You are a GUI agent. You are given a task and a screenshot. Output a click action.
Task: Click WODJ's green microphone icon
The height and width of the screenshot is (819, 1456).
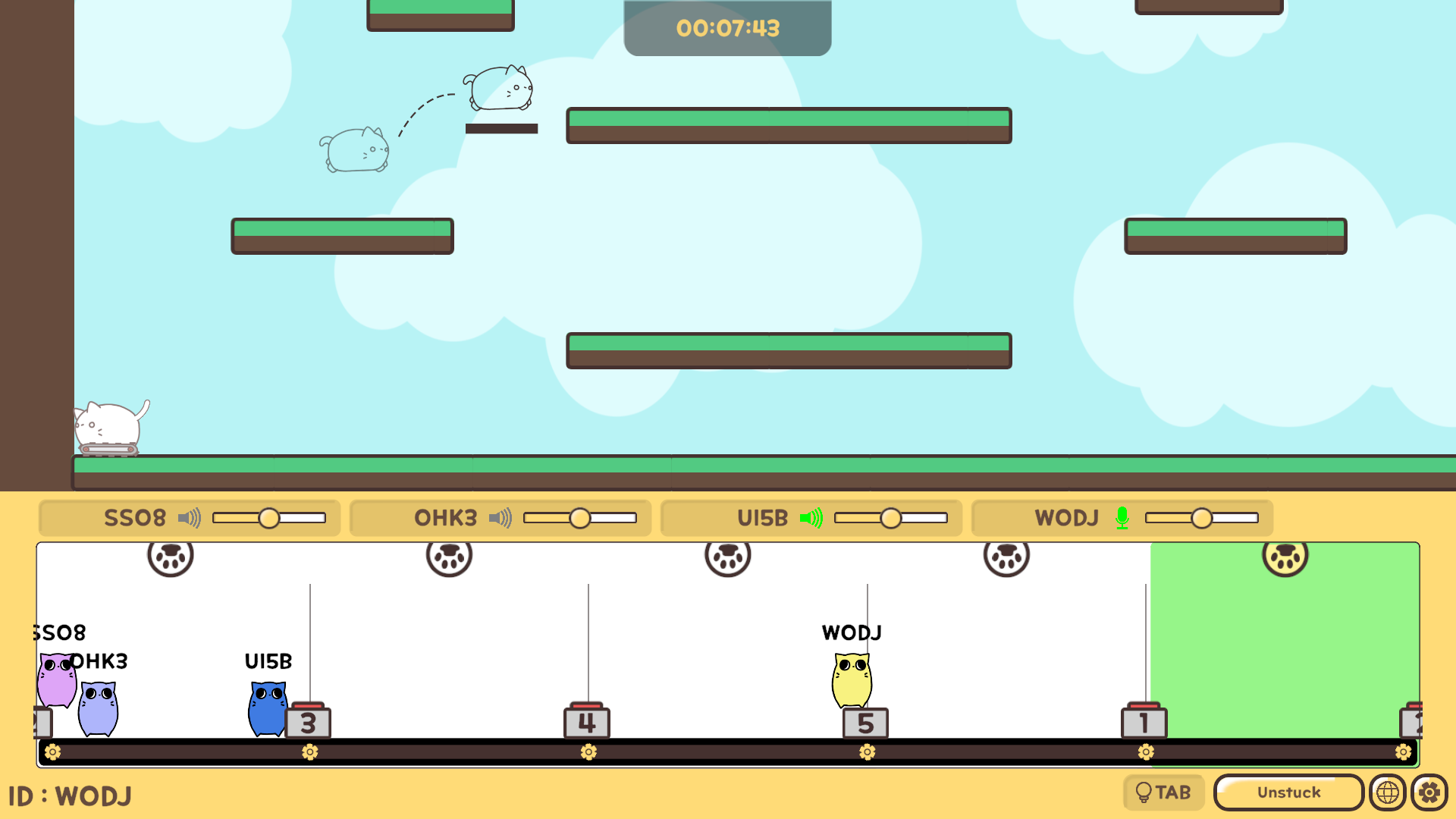pos(1122,518)
